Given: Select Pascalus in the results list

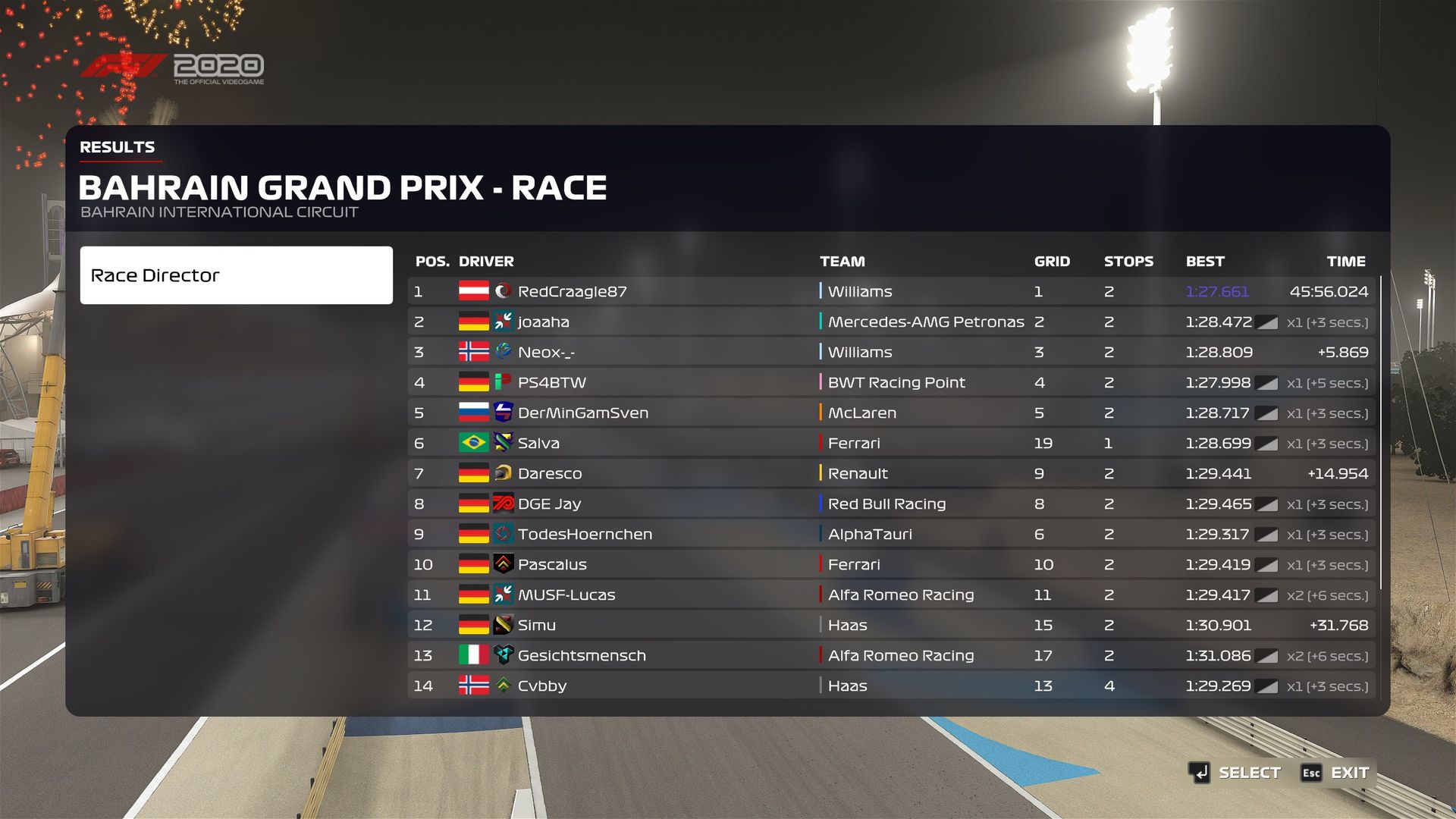Looking at the screenshot, I should click(x=891, y=564).
